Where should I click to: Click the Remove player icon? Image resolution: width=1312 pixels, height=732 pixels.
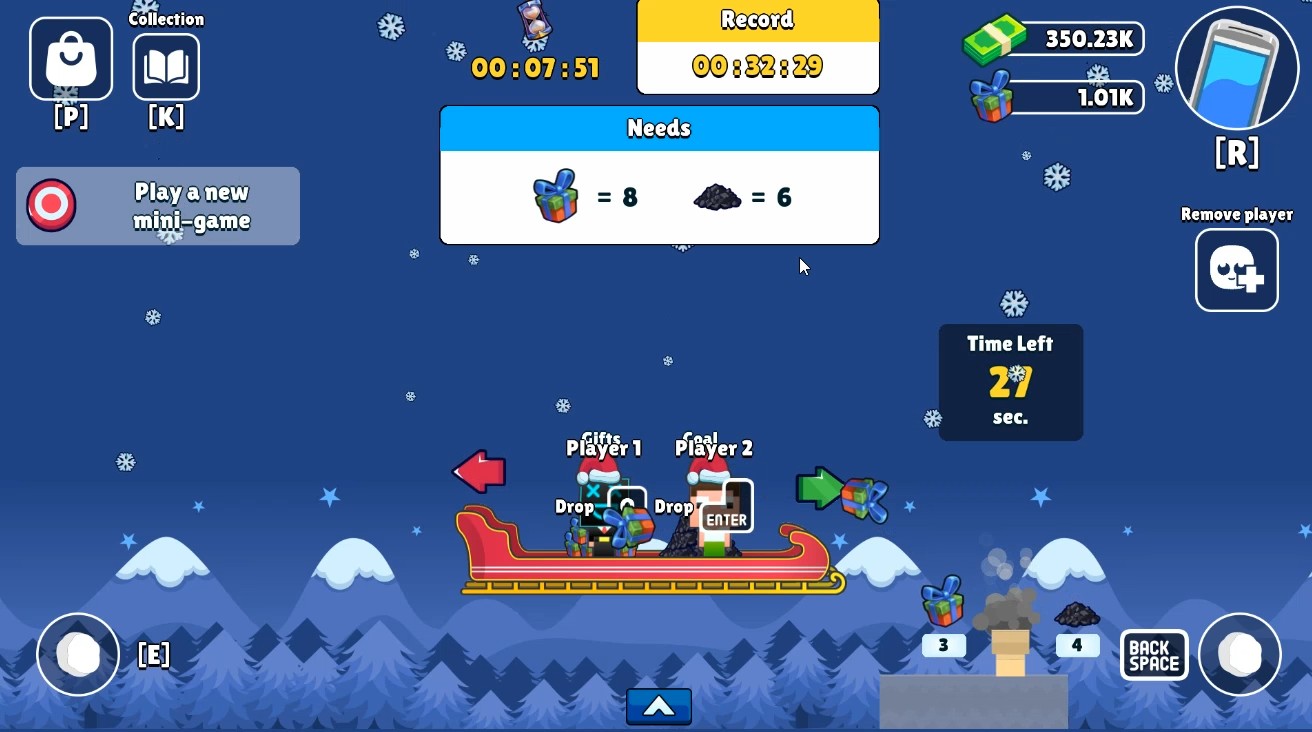[x=1237, y=270]
